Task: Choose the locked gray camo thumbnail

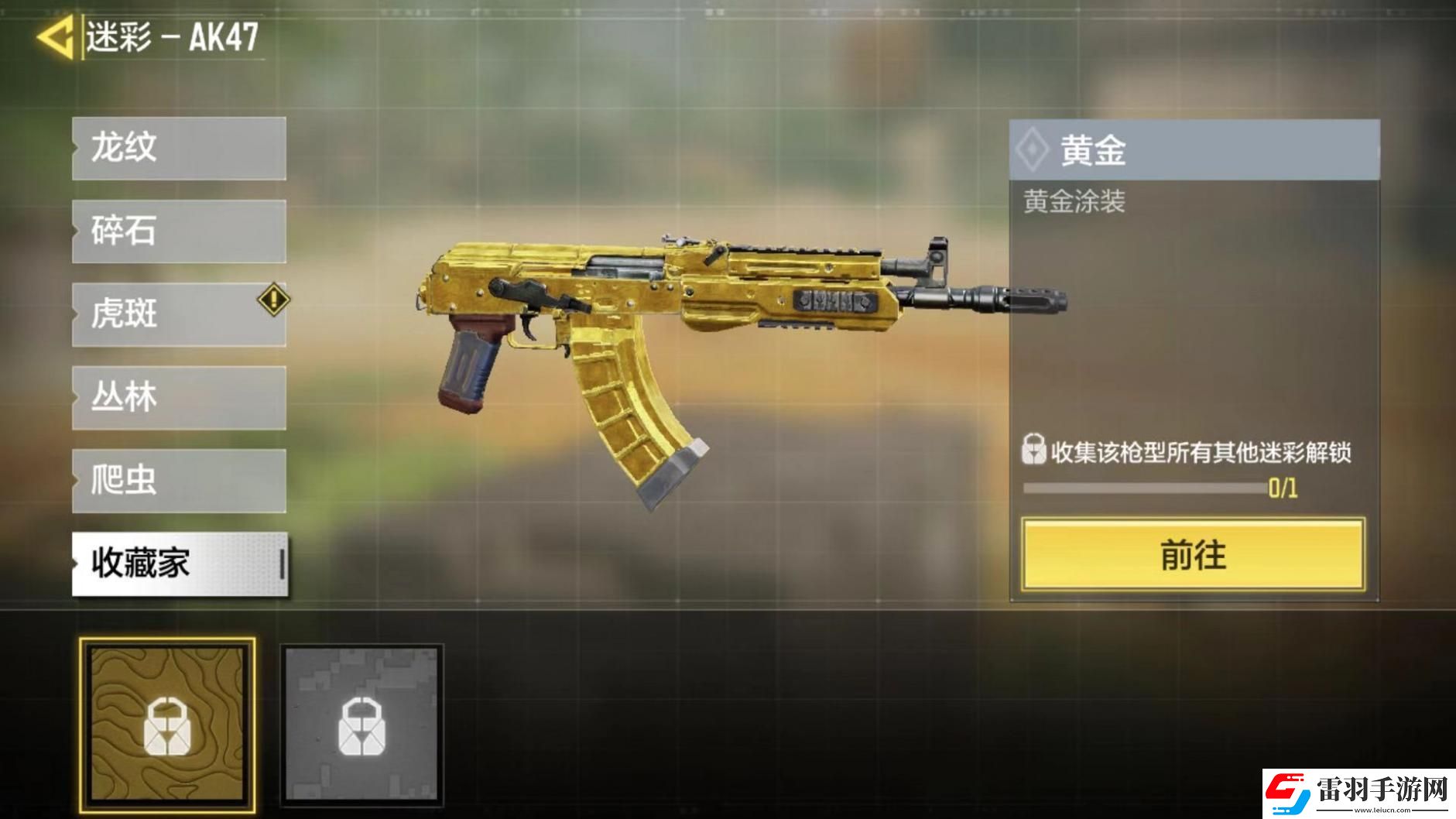Action: click(x=361, y=725)
